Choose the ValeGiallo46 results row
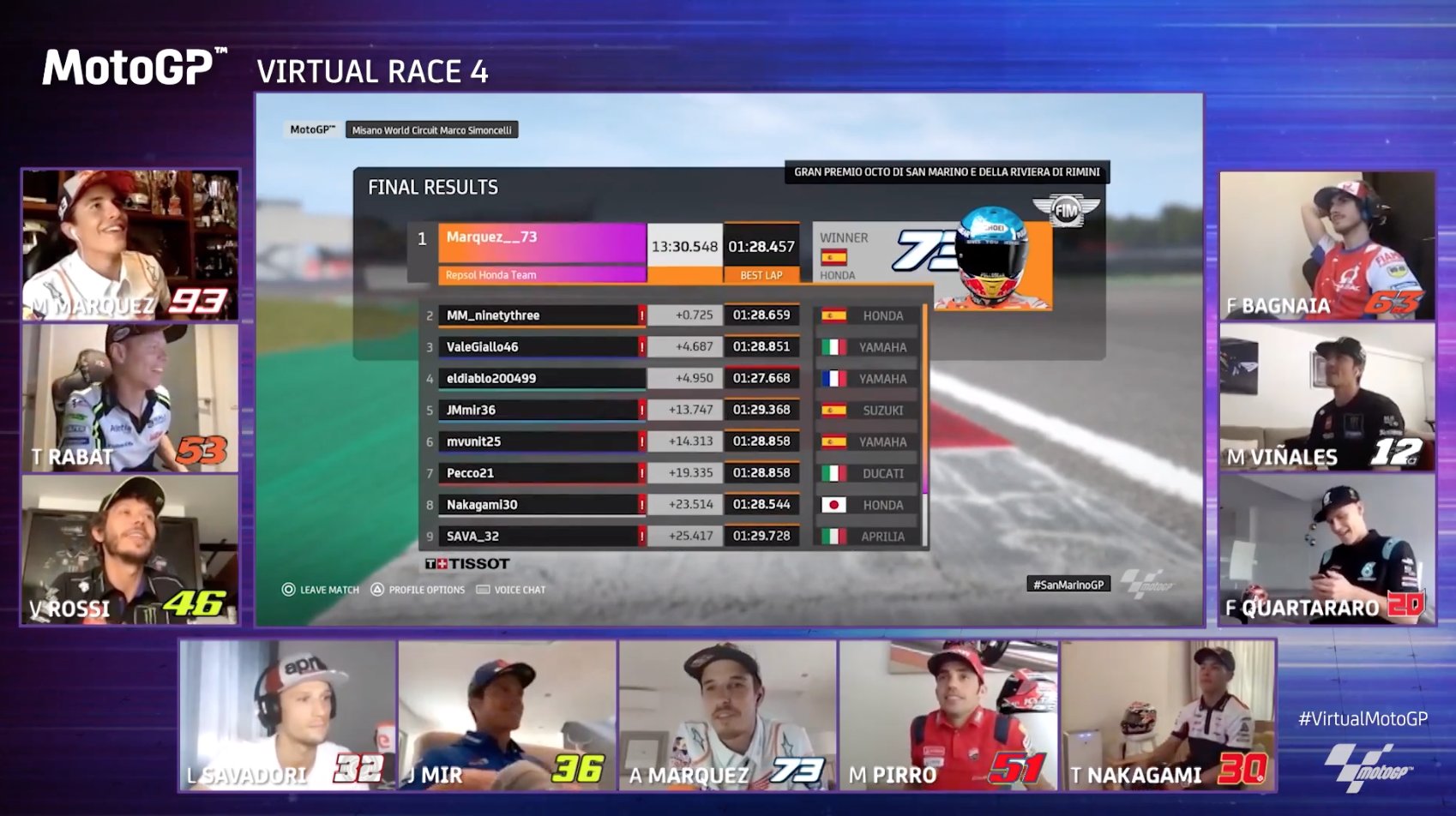Image resolution: width=1456 pixels, height=816 pixels. 540,347
